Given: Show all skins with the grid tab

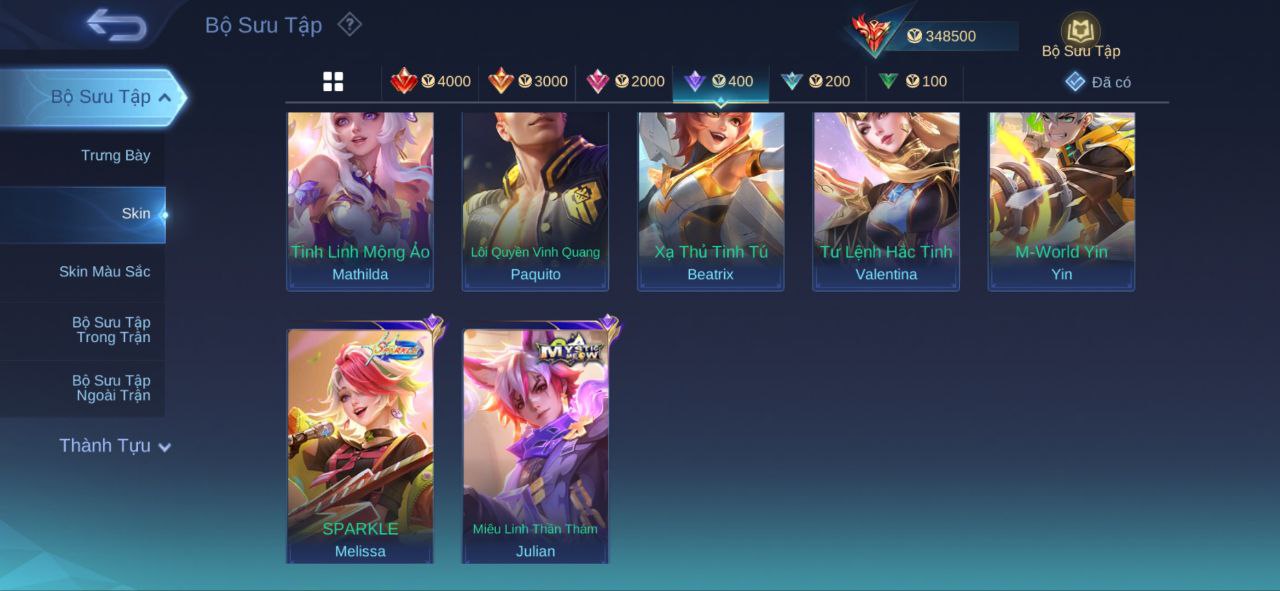Looking at the screenshot, I should [333, 82].
